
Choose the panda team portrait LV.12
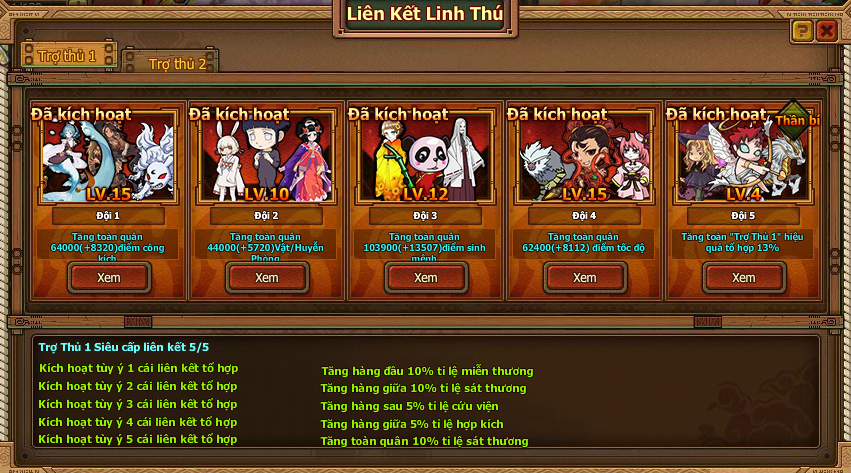426,160
